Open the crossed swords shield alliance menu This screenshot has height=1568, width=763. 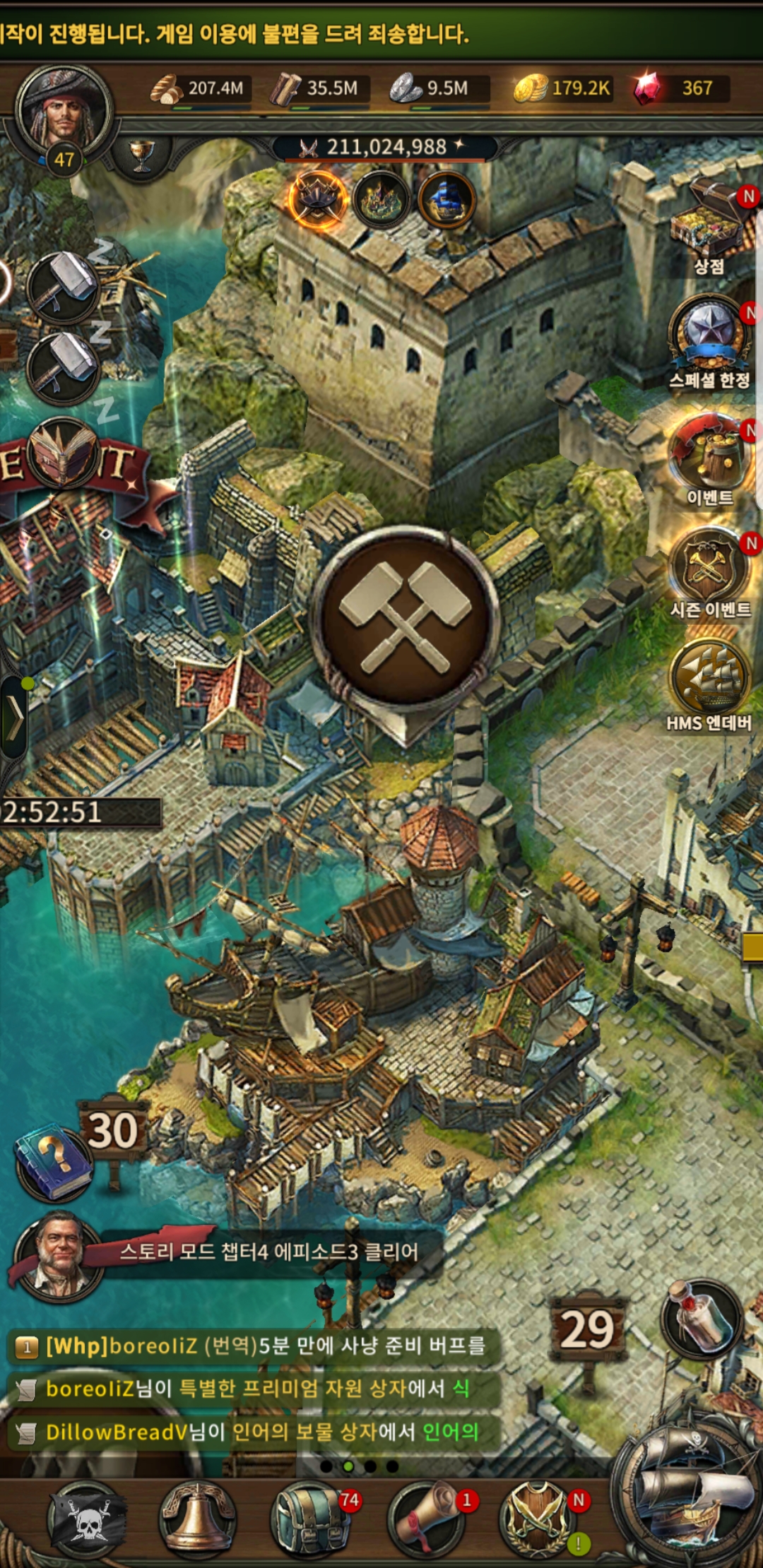coord(537,1519)
